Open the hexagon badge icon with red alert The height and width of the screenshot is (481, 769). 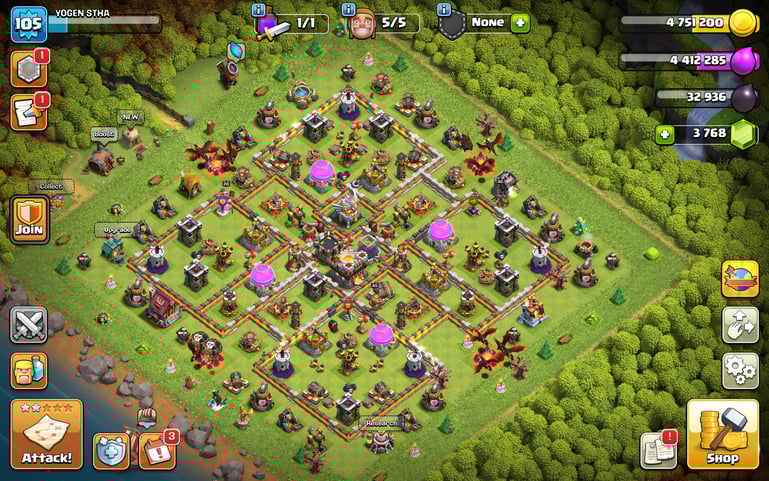(x=28, y=68)
